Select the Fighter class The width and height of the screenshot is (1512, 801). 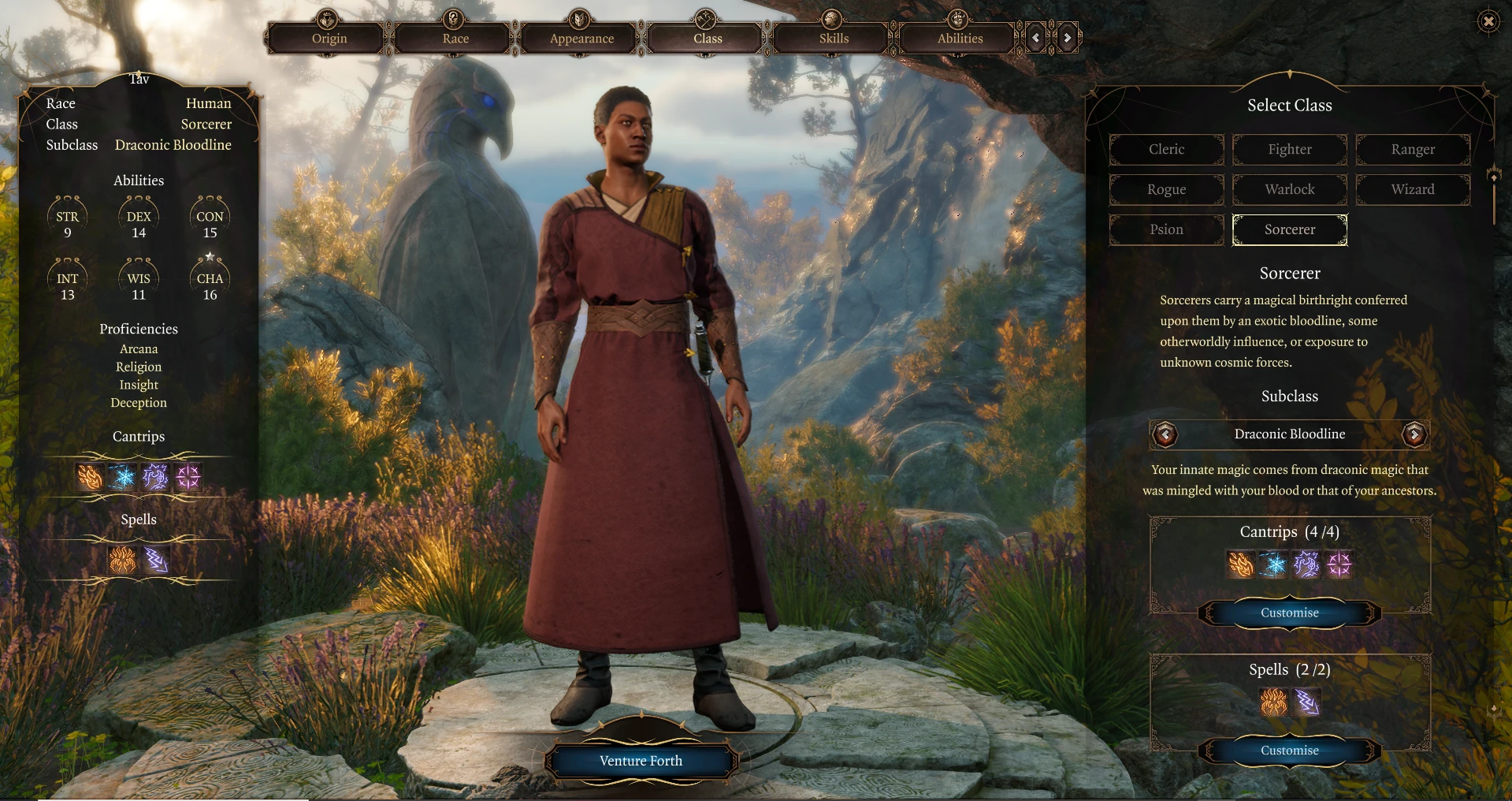[x=1289, y=149]
